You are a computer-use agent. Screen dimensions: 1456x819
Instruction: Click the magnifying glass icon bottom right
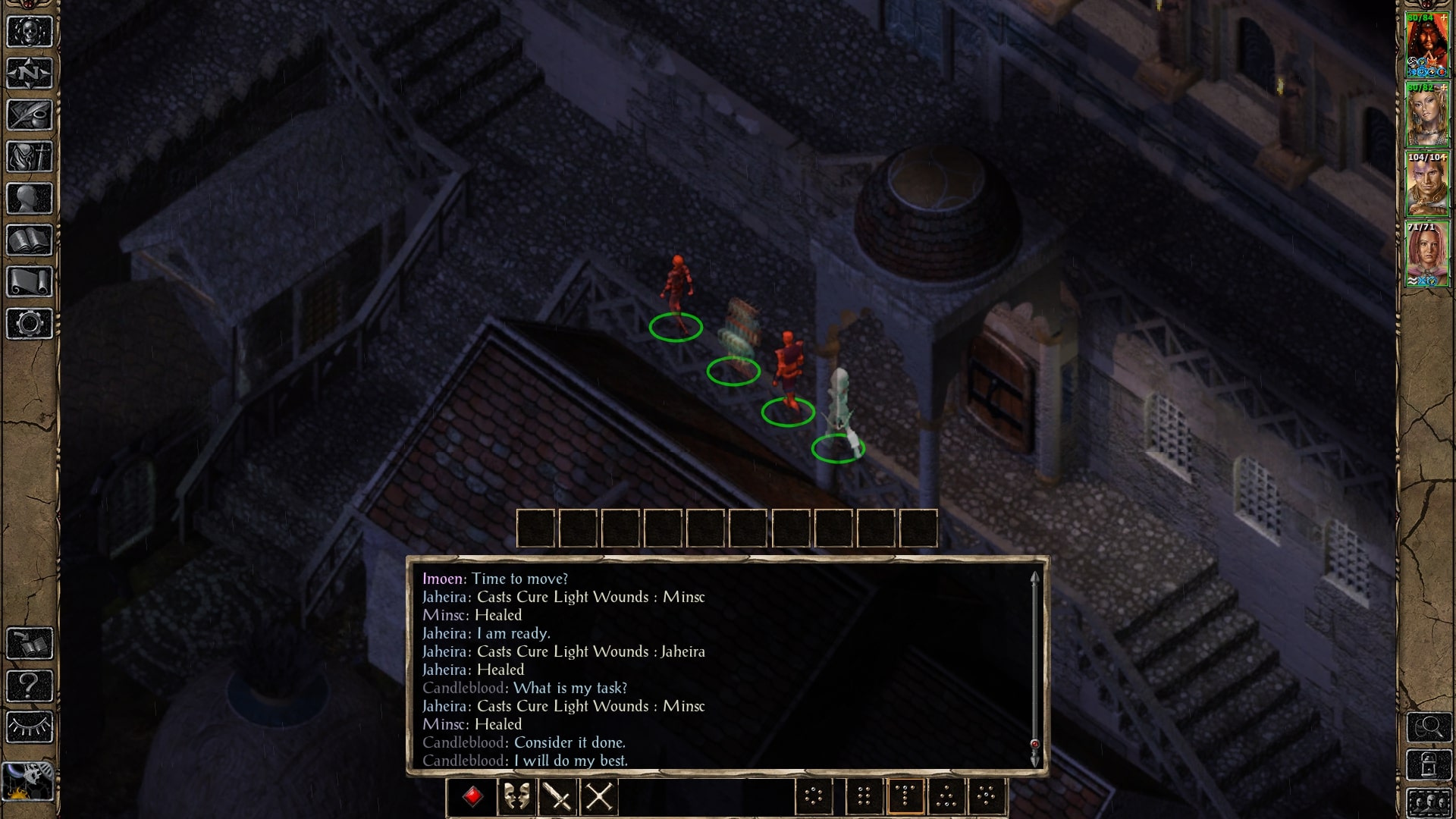[1429, 726]
